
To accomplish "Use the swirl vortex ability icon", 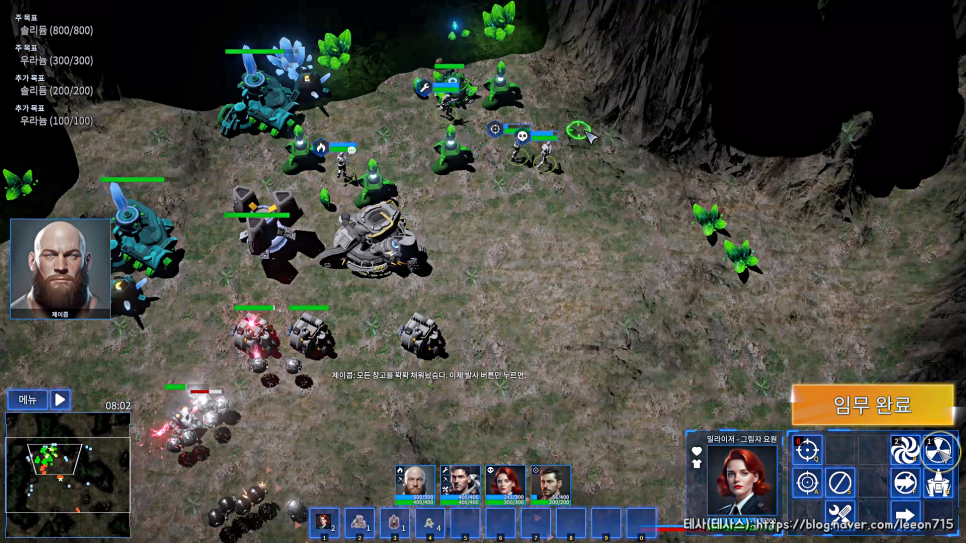I will [x=905, y=450].
